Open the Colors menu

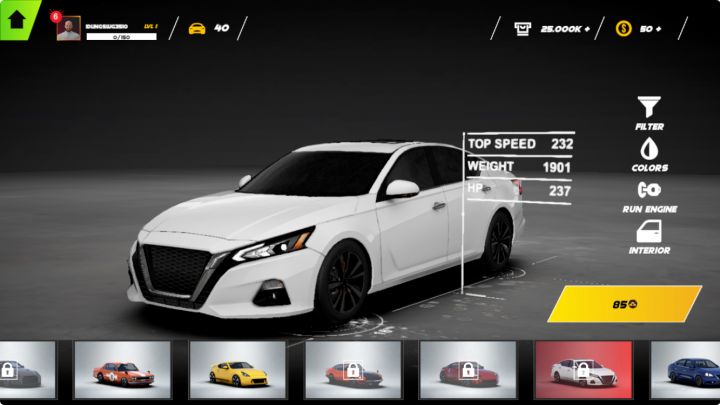[x=649, y=153]
